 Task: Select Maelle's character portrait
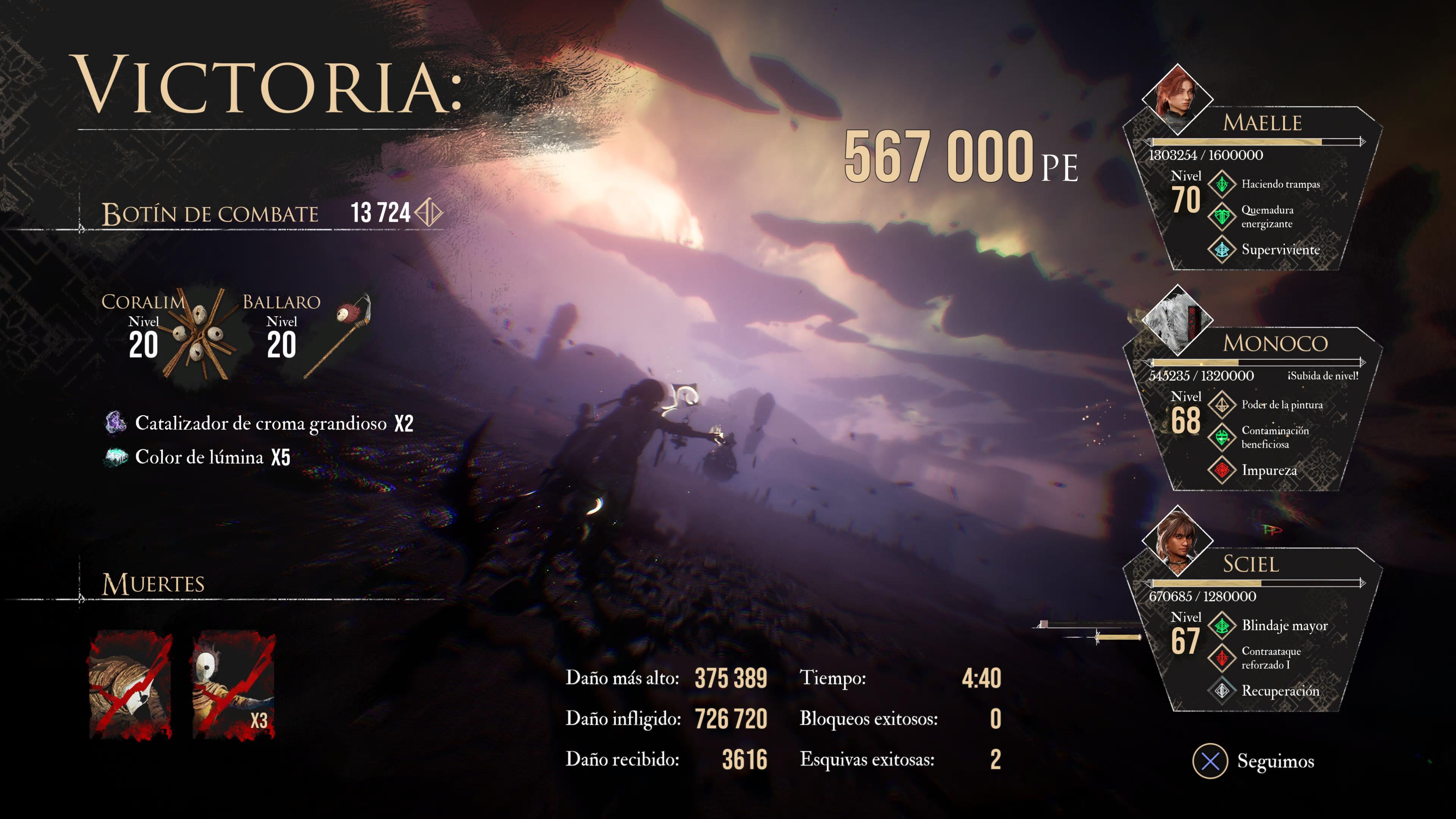coord(1177,99)
